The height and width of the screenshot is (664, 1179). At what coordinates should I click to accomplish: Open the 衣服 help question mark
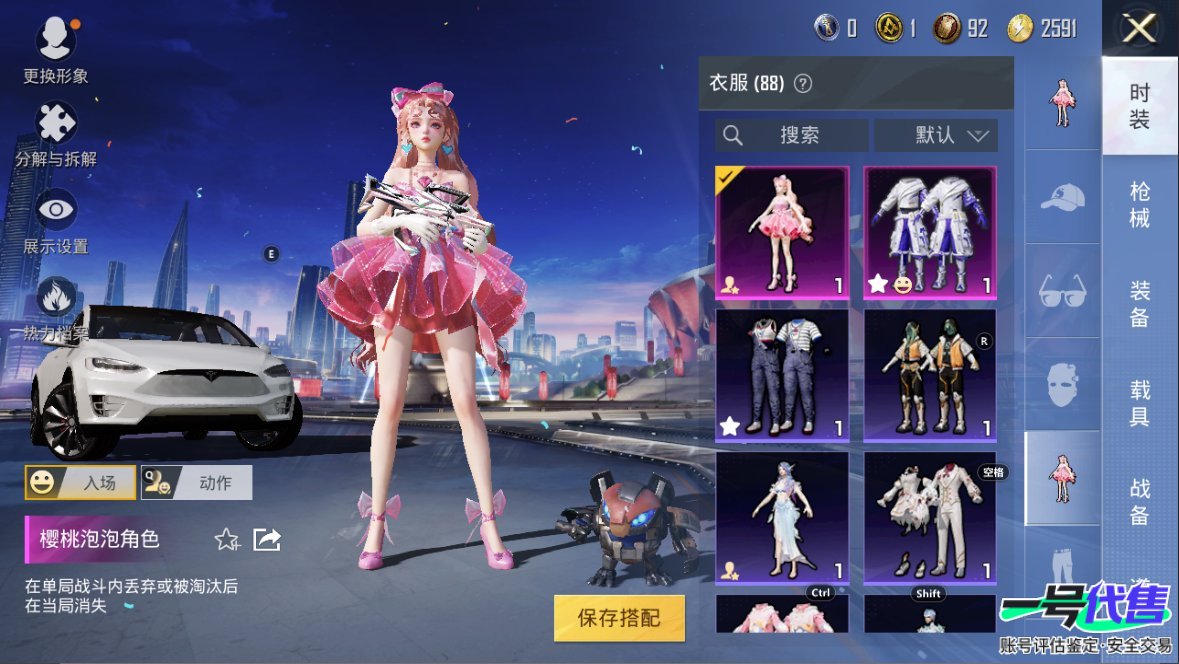tap(802, 84)
